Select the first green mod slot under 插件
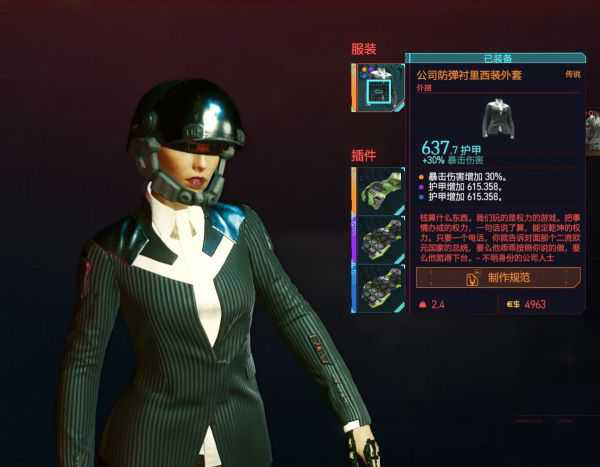 click(379, 190)
